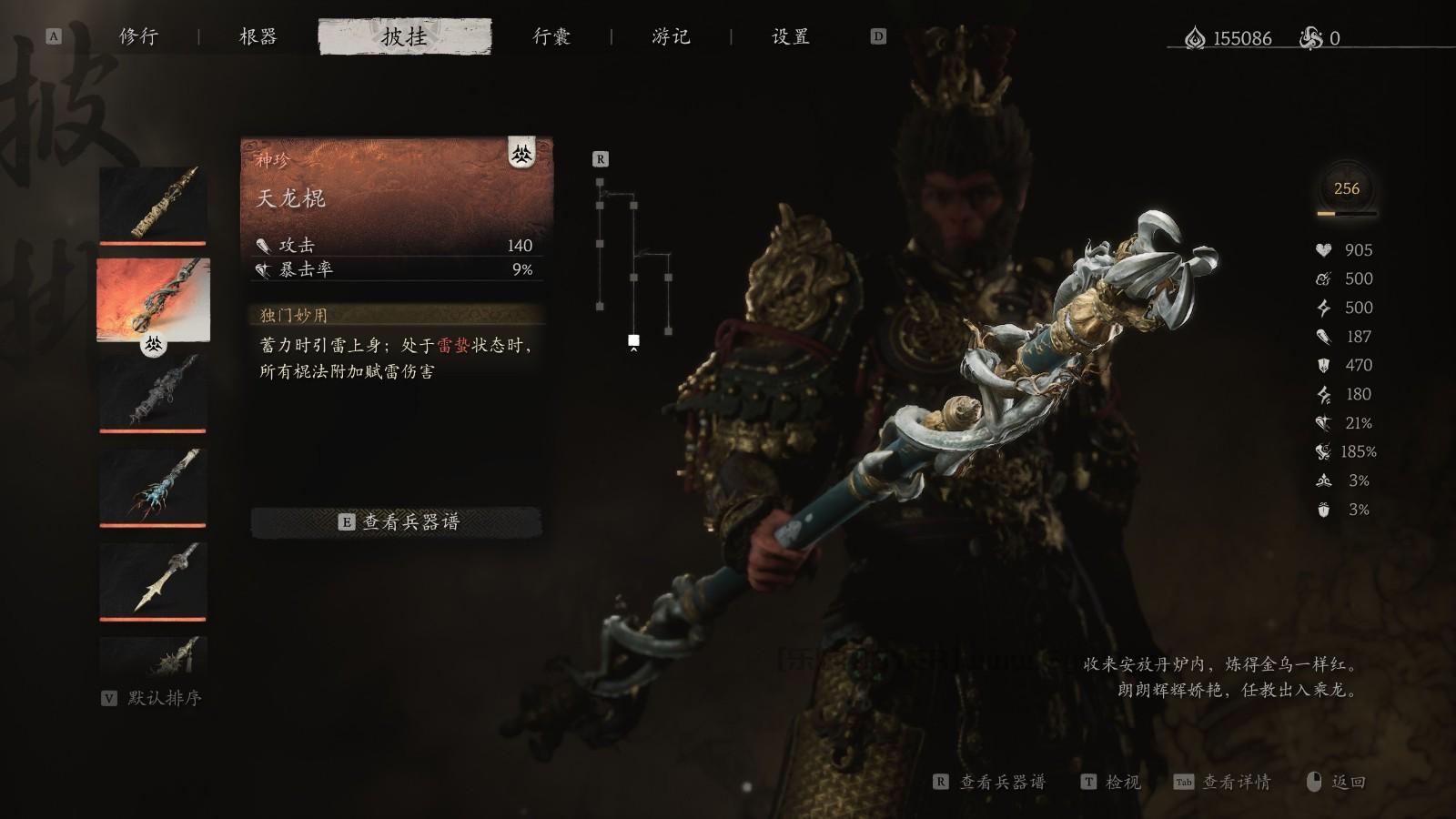Click the shield defense icon showing 470
The height and width of the screenshot is (819, 1456).
pyautogui.click(x=1321, y=366)
